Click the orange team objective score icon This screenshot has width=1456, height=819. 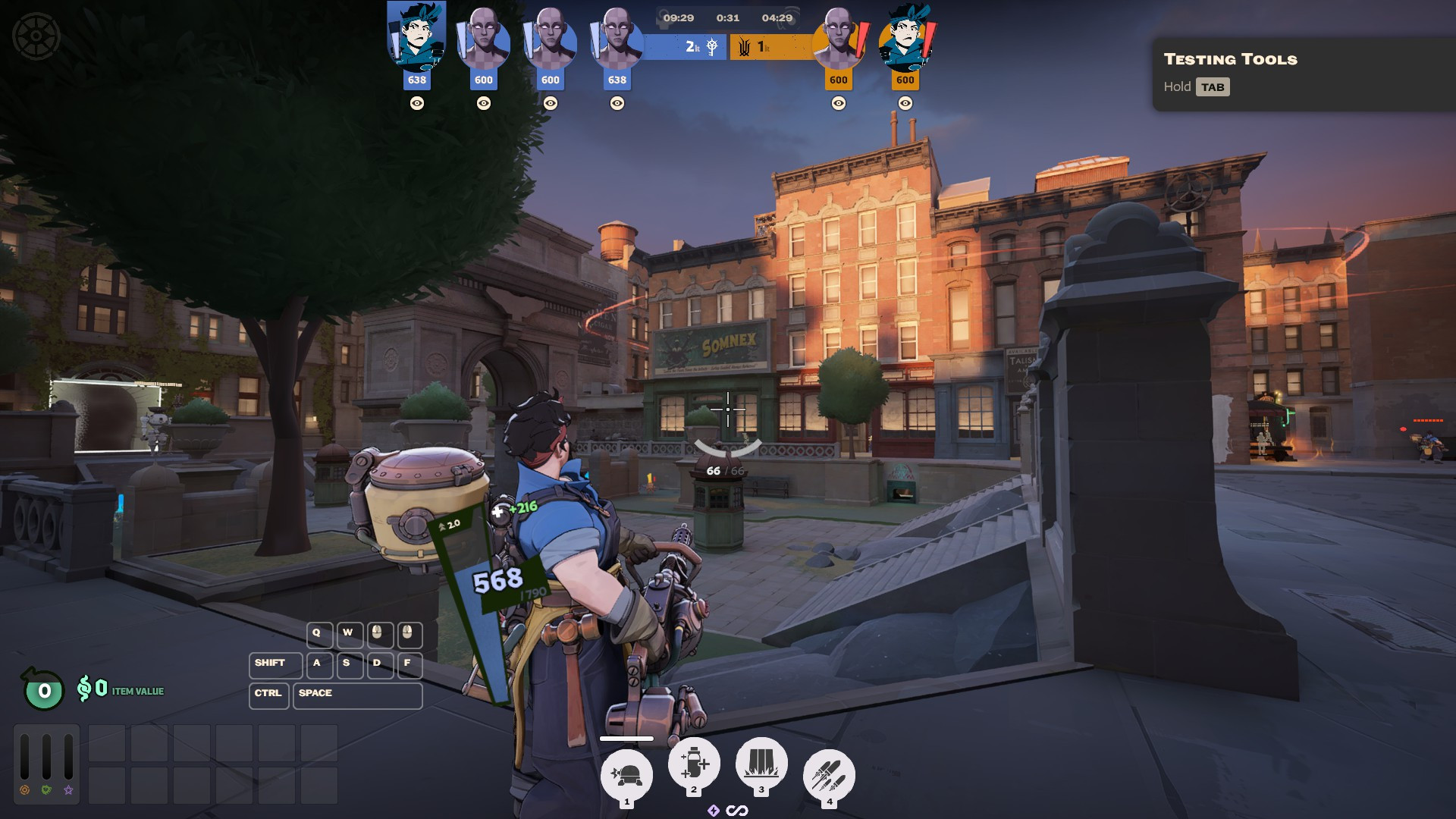pos(745,47)
